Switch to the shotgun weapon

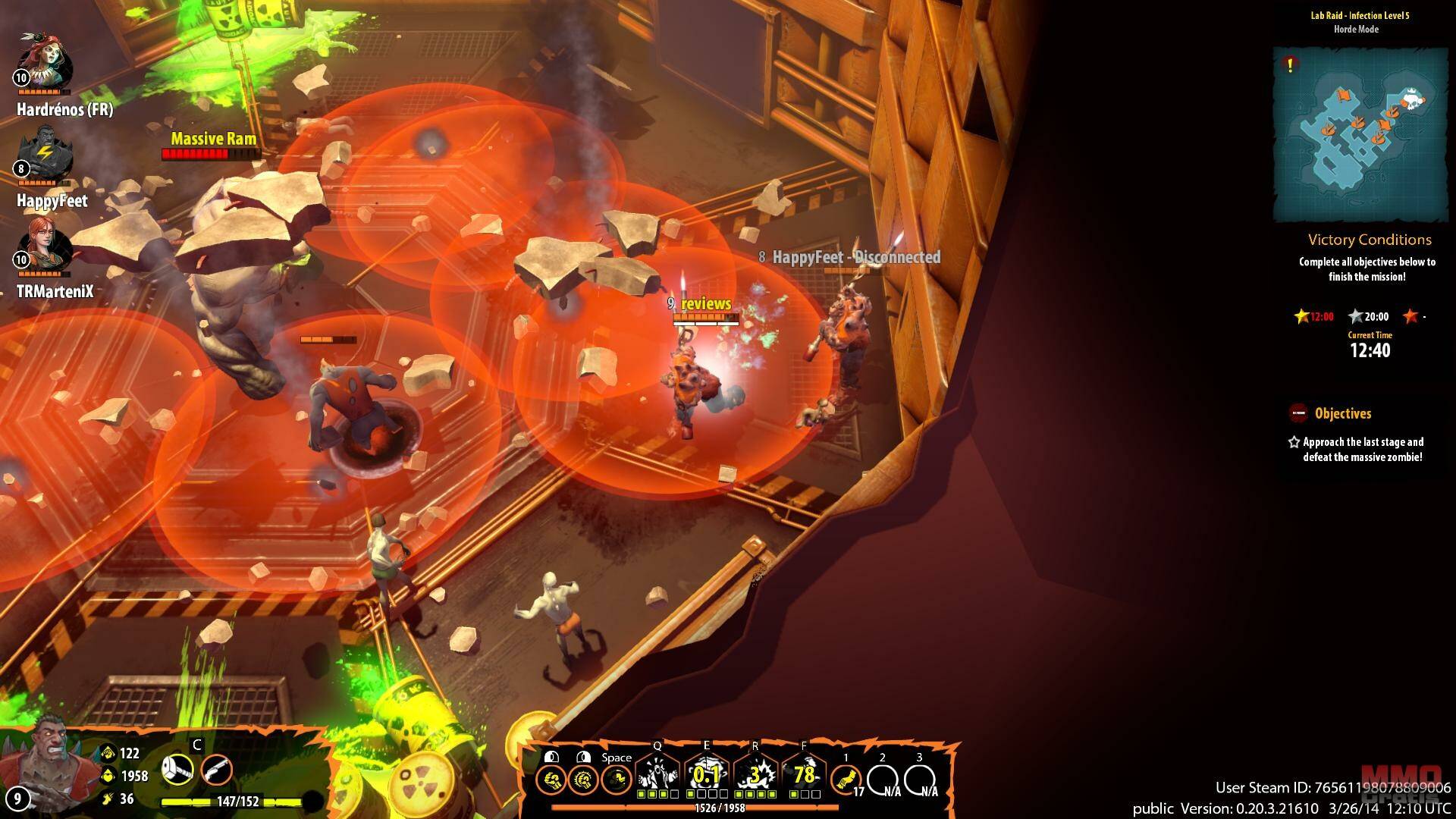[216, 771]
